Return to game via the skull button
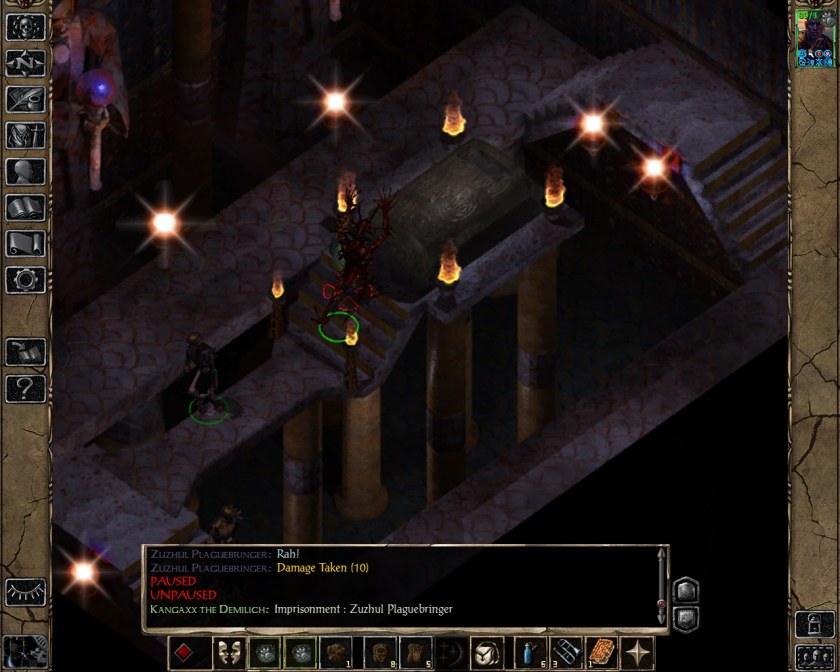Screen dimensions: 840x672 (x=26, y=27)
